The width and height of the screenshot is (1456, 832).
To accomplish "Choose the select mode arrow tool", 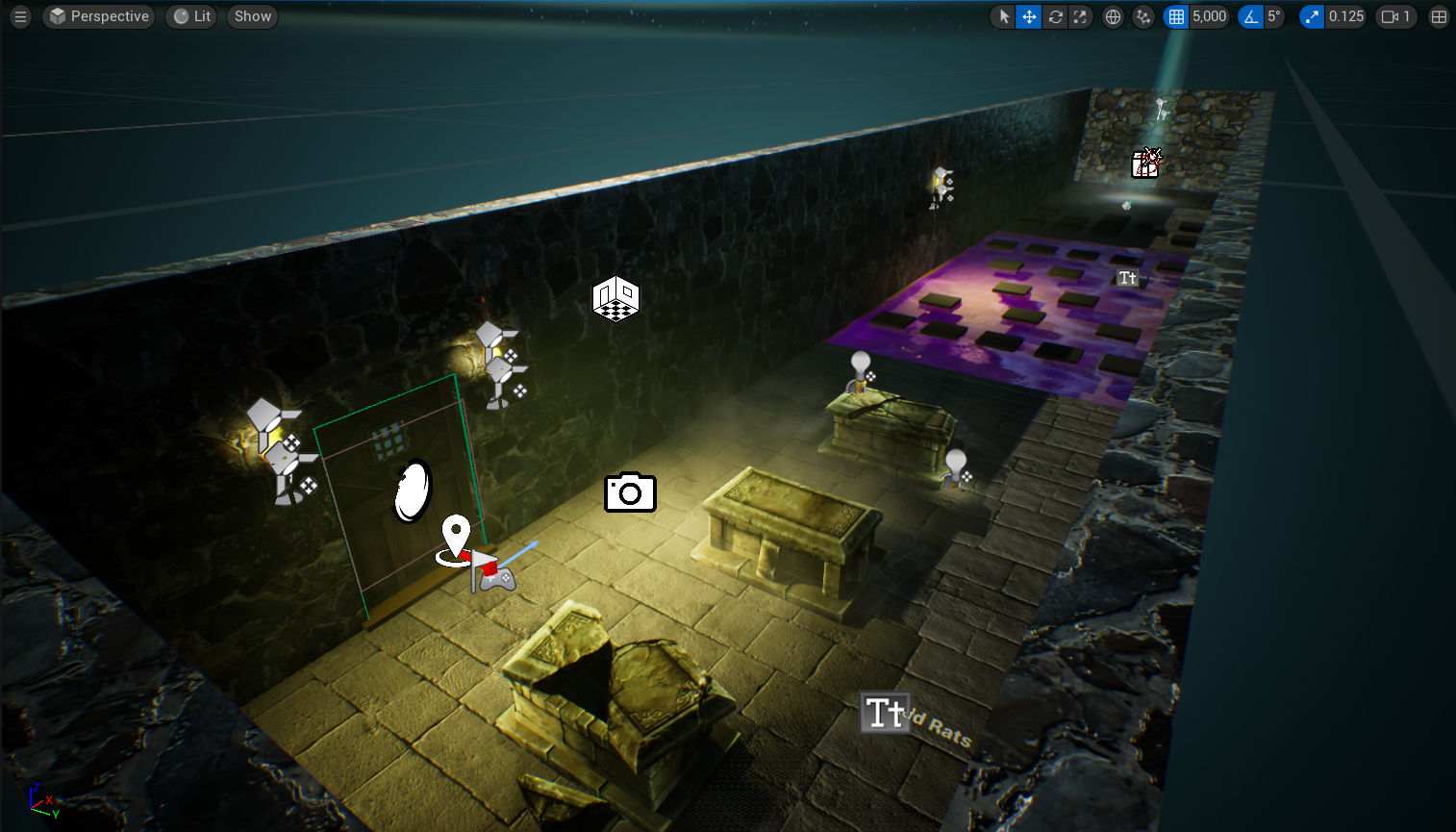I will (x=1004, y=16).
